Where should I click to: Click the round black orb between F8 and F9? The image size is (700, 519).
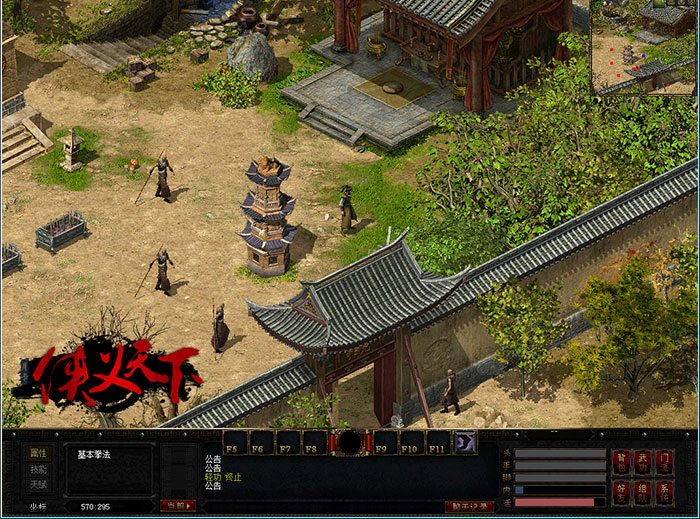(x=350, y=443)
